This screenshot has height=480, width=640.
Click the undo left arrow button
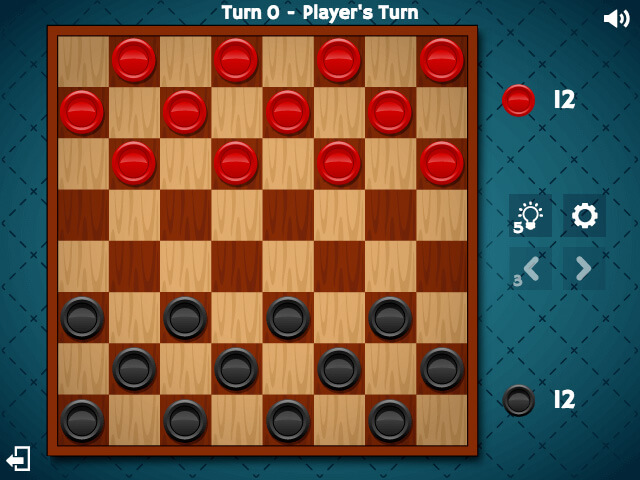tap(530, 269)
